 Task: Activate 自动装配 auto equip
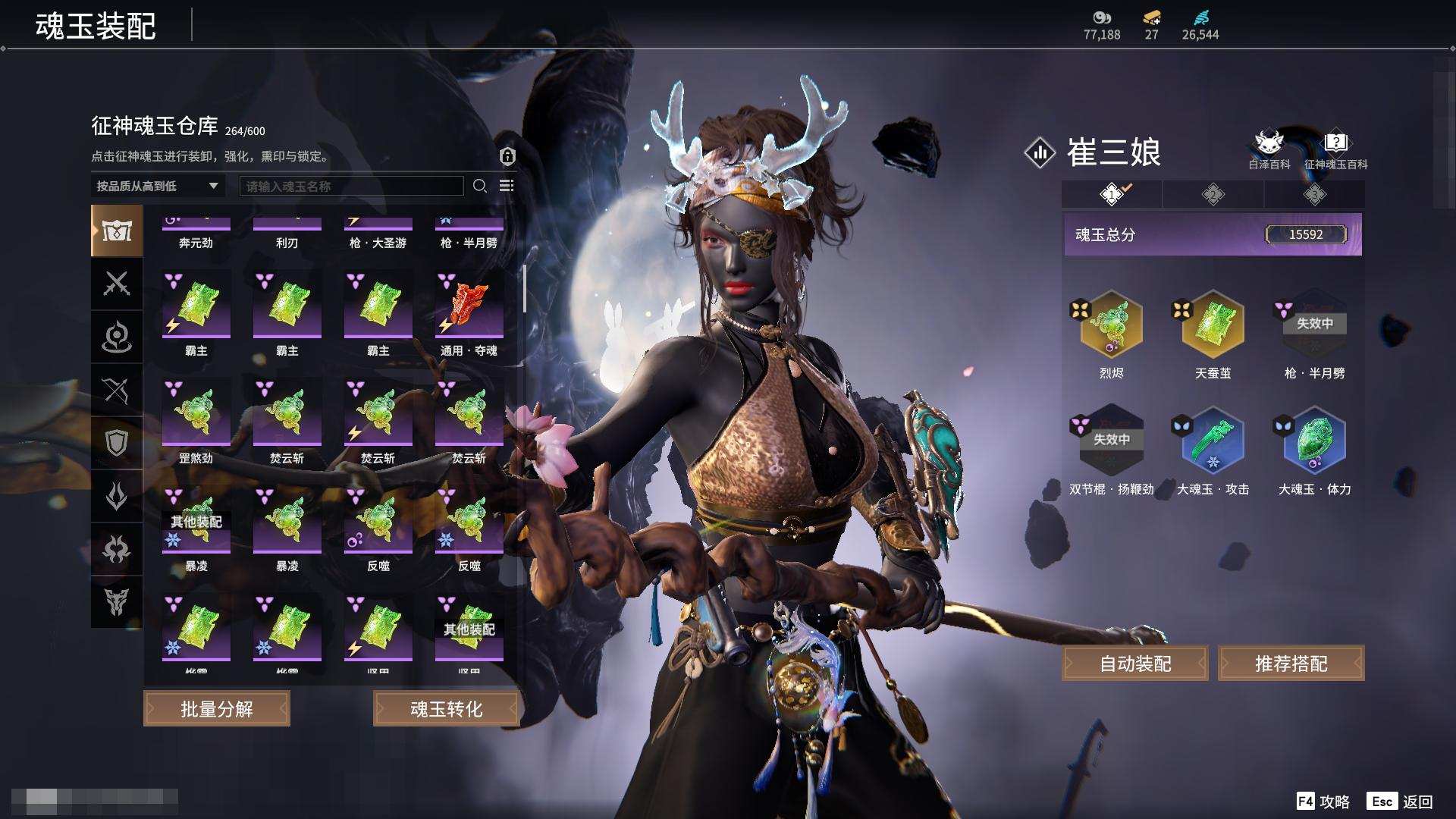click(x=1135, y=664)
